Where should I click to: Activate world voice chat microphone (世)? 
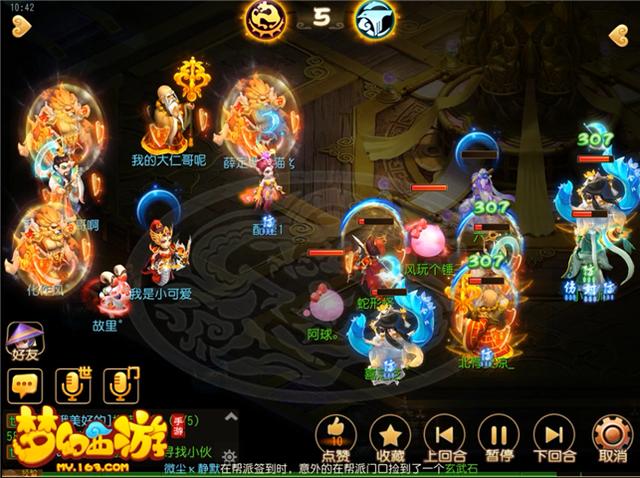[74, 383]
